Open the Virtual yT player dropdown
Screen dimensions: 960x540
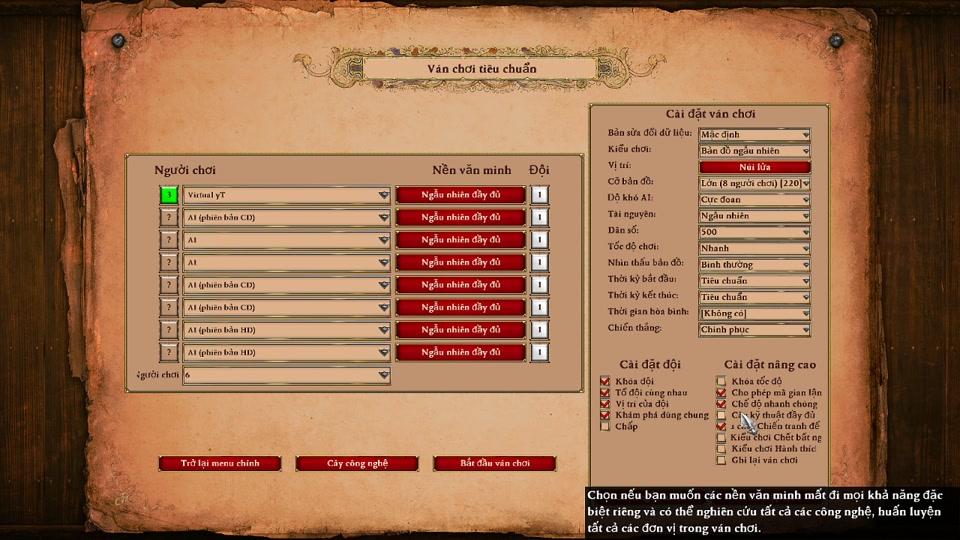(x=286, y=195)
